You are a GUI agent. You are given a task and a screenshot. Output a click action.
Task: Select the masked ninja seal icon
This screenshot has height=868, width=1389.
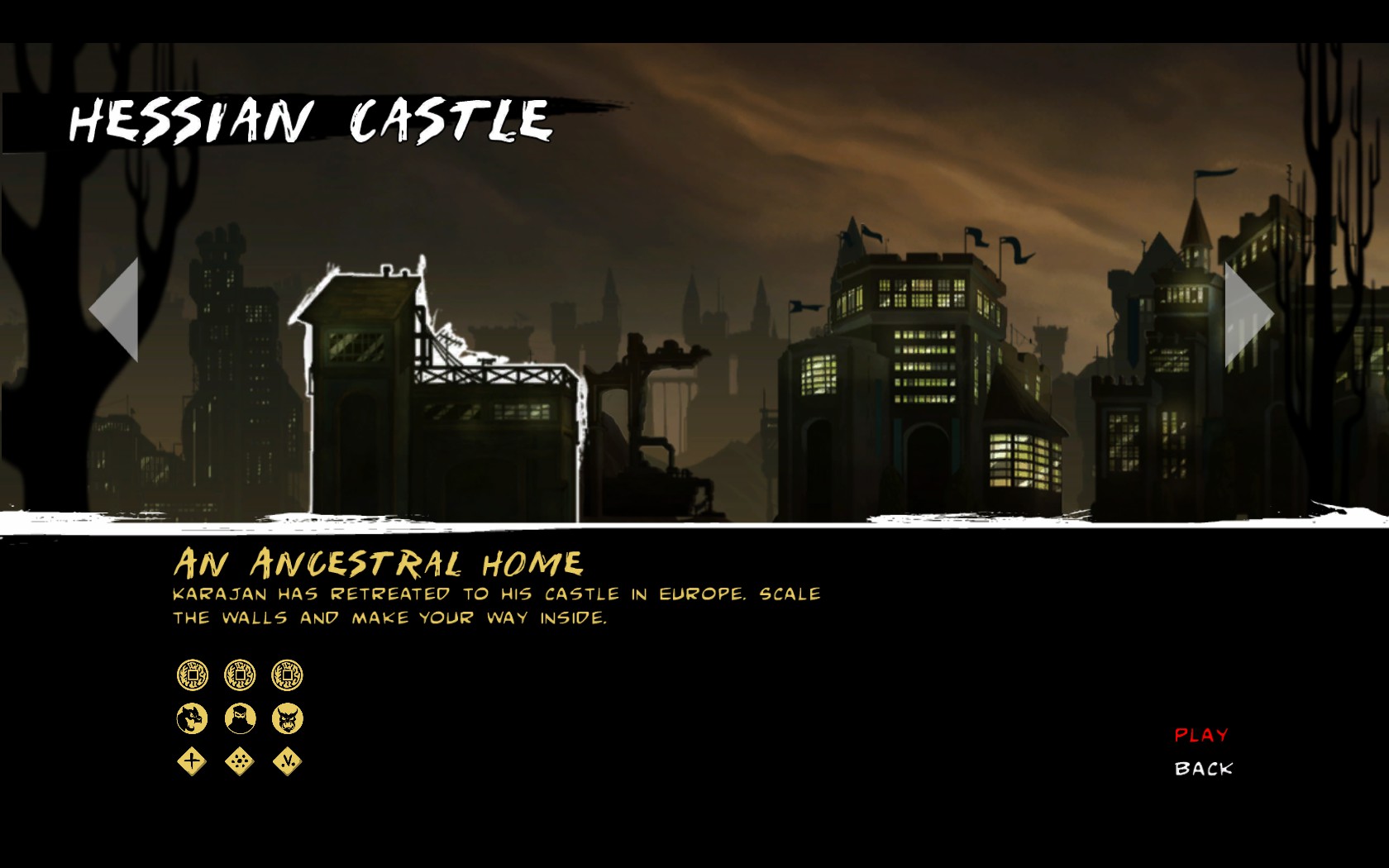pyautogui.click(x=240, y=718)
